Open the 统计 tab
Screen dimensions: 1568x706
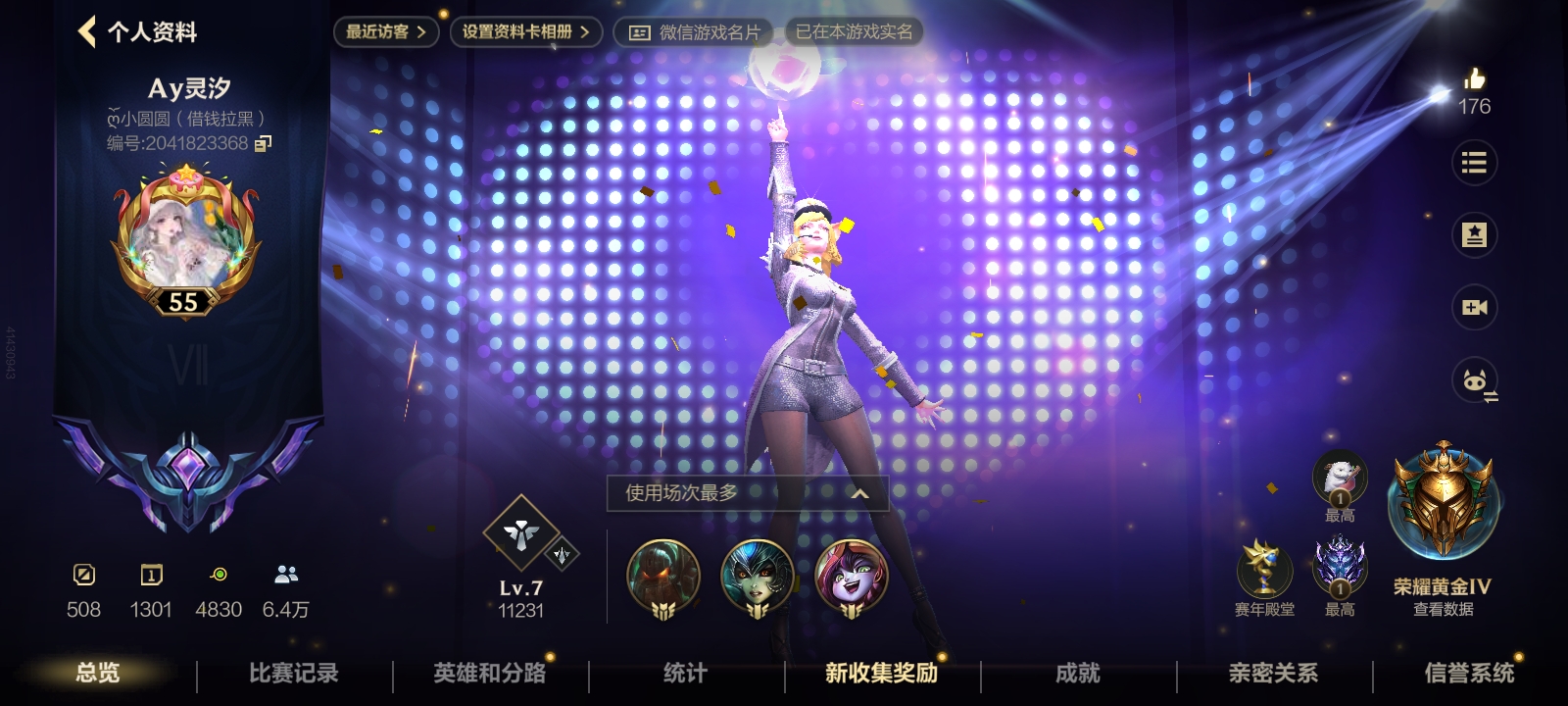tap(685, 673)
